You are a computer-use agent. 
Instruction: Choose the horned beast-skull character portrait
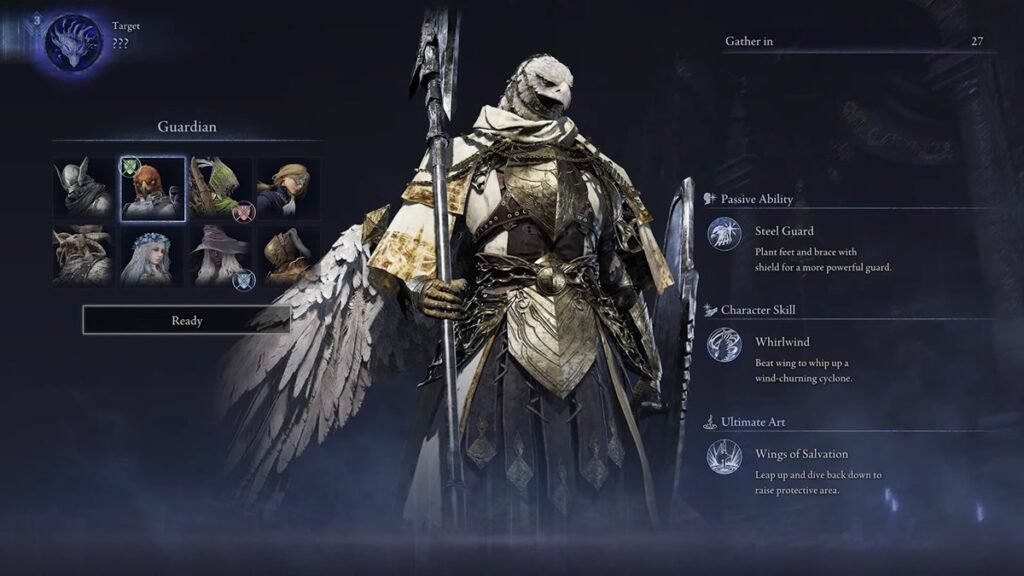(x=83, y=256)
